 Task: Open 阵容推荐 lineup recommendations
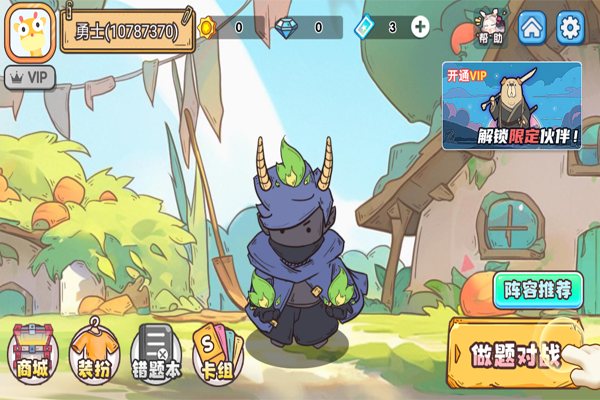pos(538,291)
